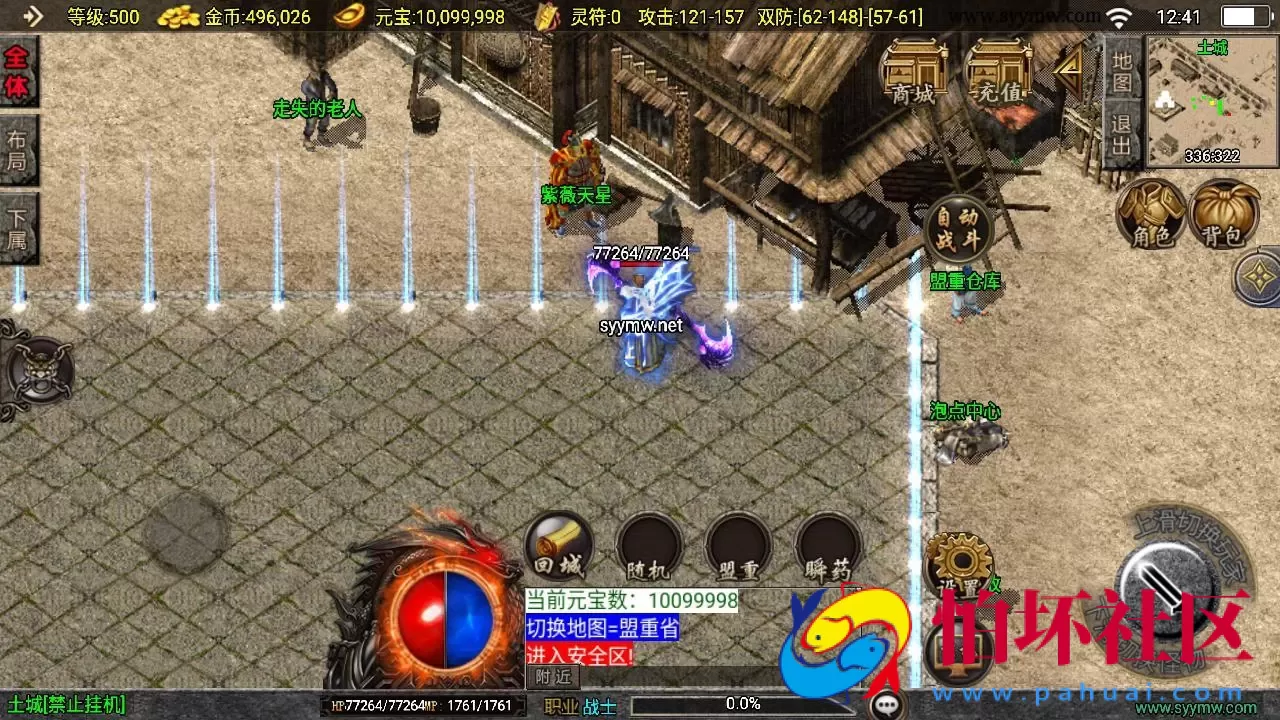Image resolution: width=1280 pixels, height=720 pixels.
Task: Tap the 盟重 teleport icon
Action: pos(738,545)
